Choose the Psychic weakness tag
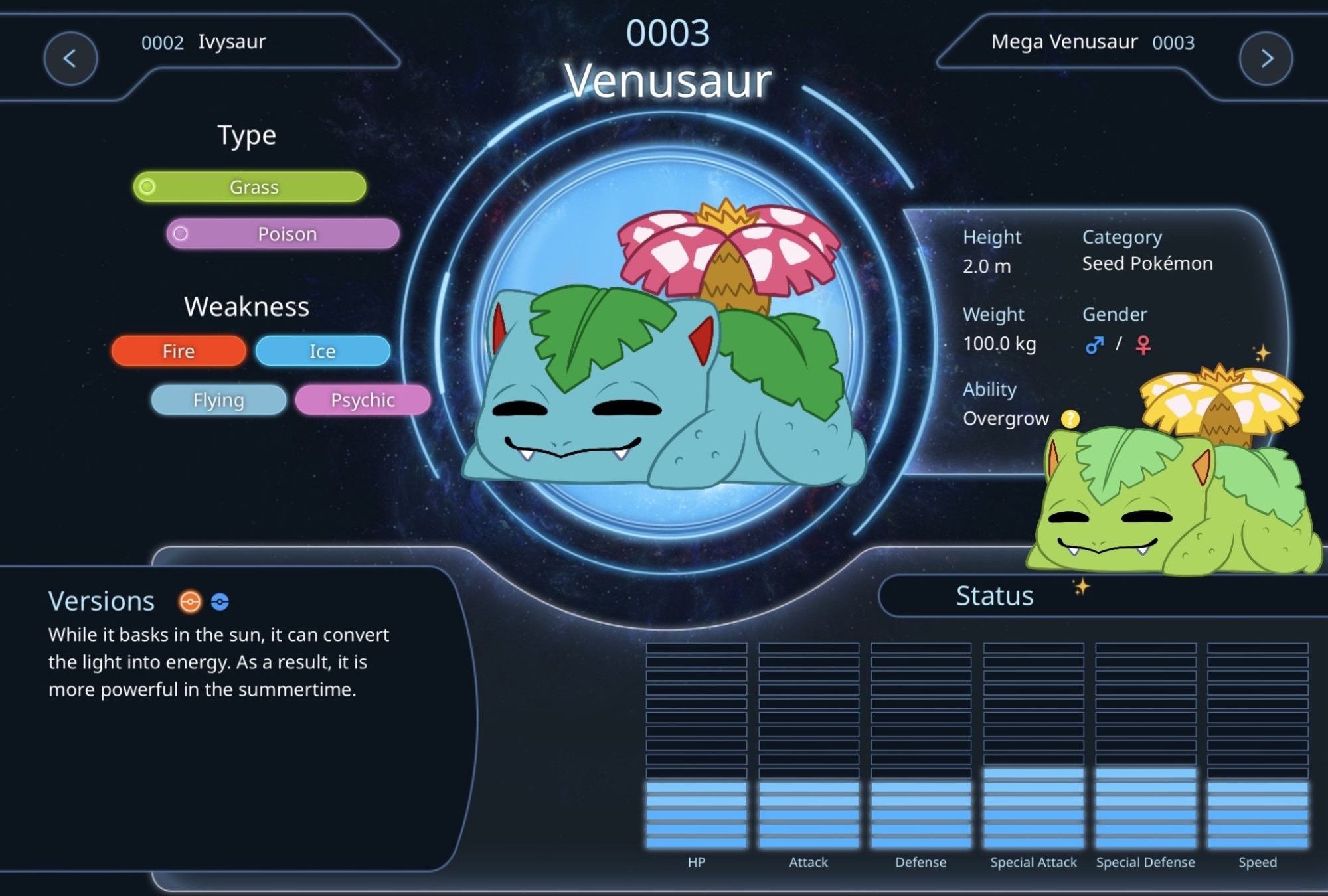Viewport: 1328px width, 896px height. coord(363,400)
